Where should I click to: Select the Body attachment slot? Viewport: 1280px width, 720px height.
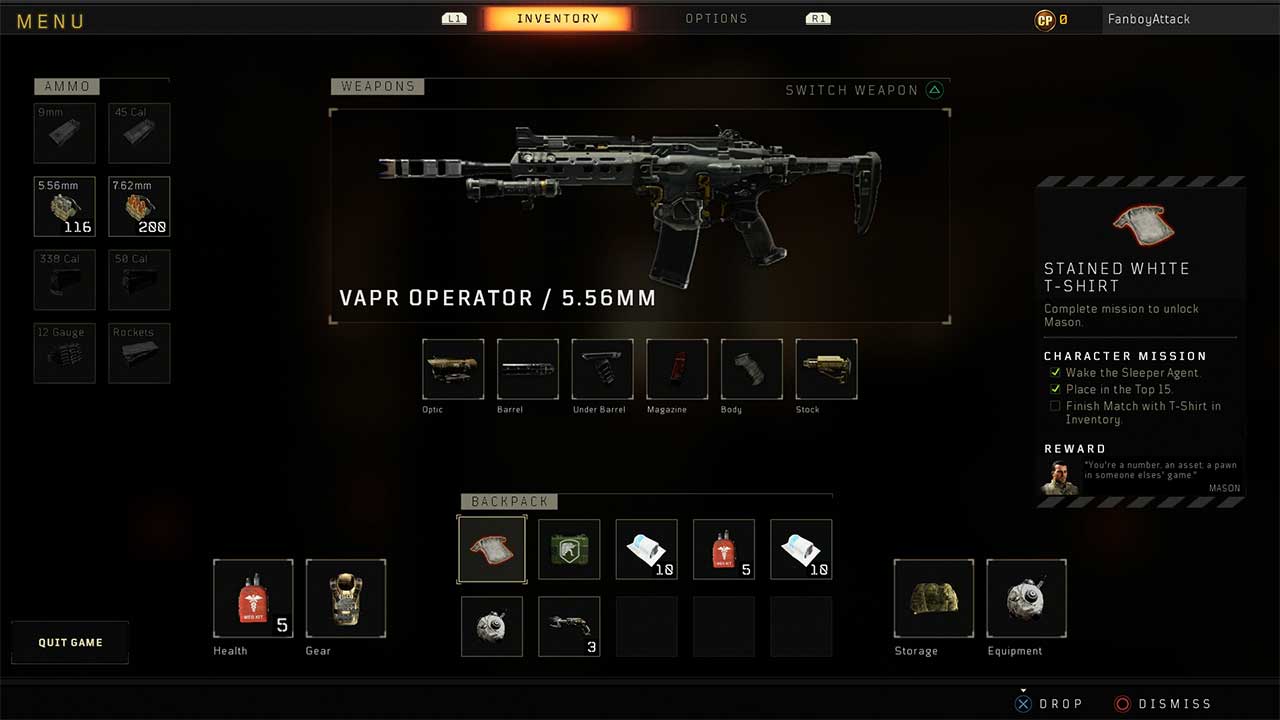point(750,370)
